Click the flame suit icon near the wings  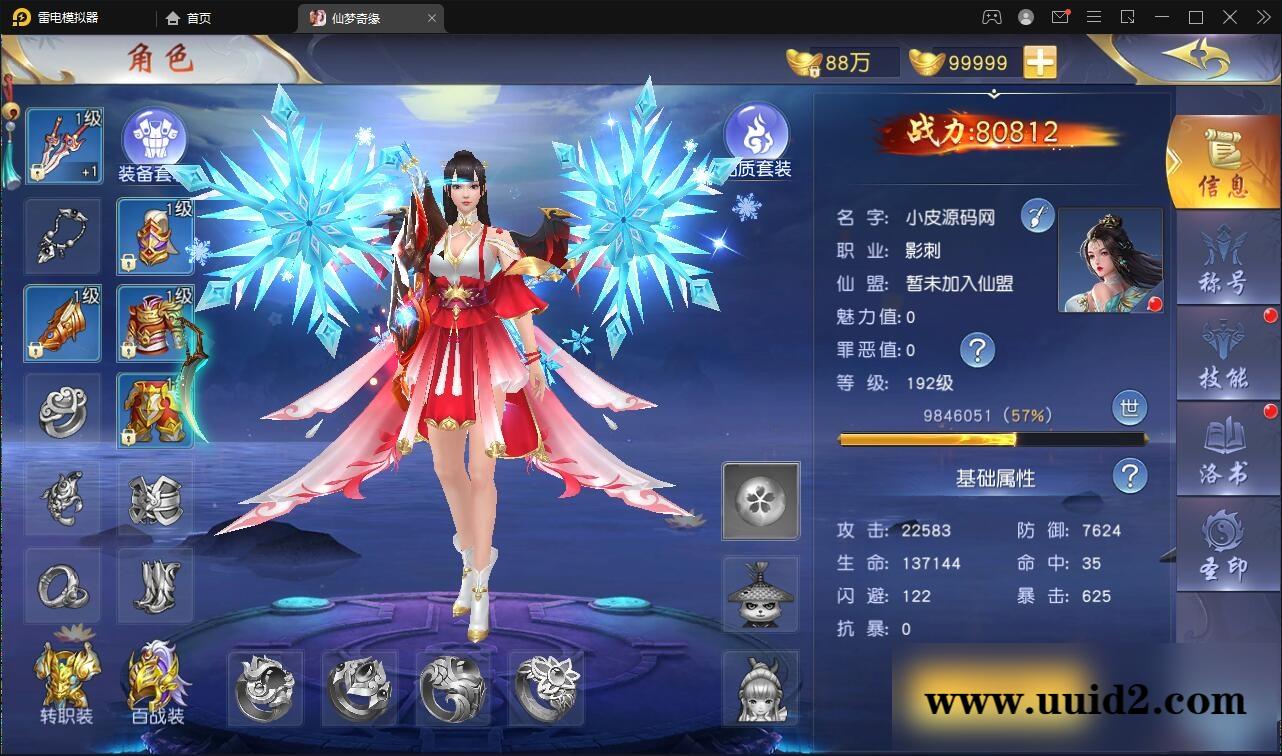pos(759,131)
